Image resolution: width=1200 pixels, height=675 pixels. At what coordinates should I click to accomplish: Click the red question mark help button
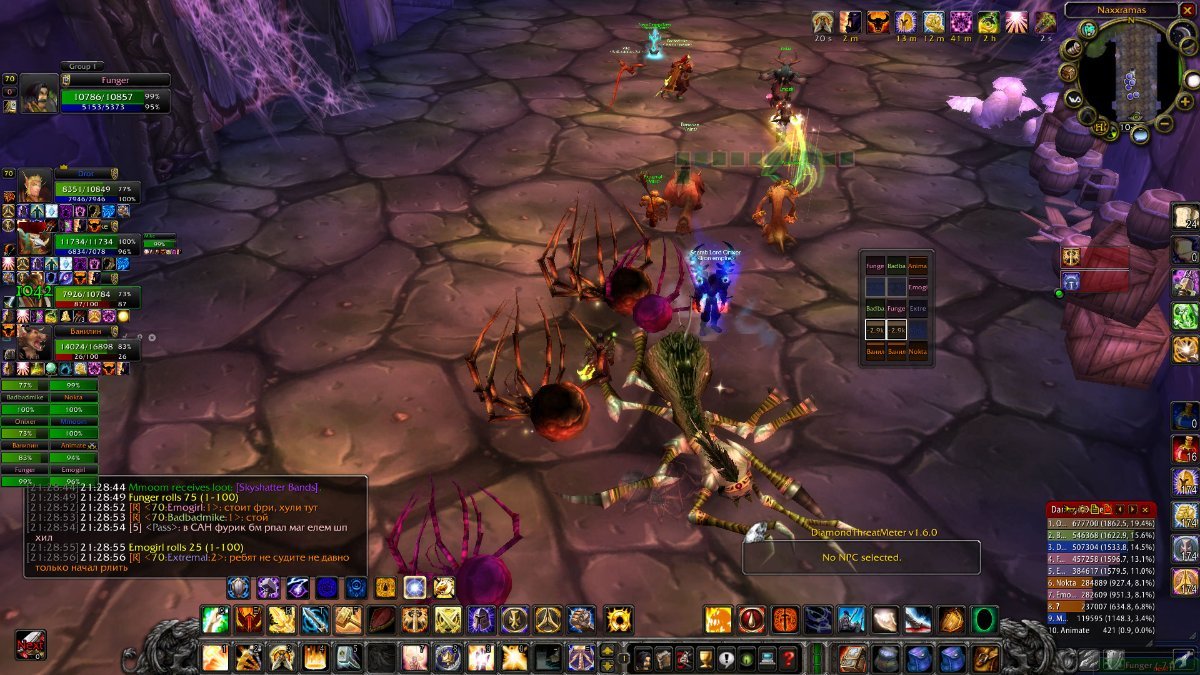tap(790, 658)
